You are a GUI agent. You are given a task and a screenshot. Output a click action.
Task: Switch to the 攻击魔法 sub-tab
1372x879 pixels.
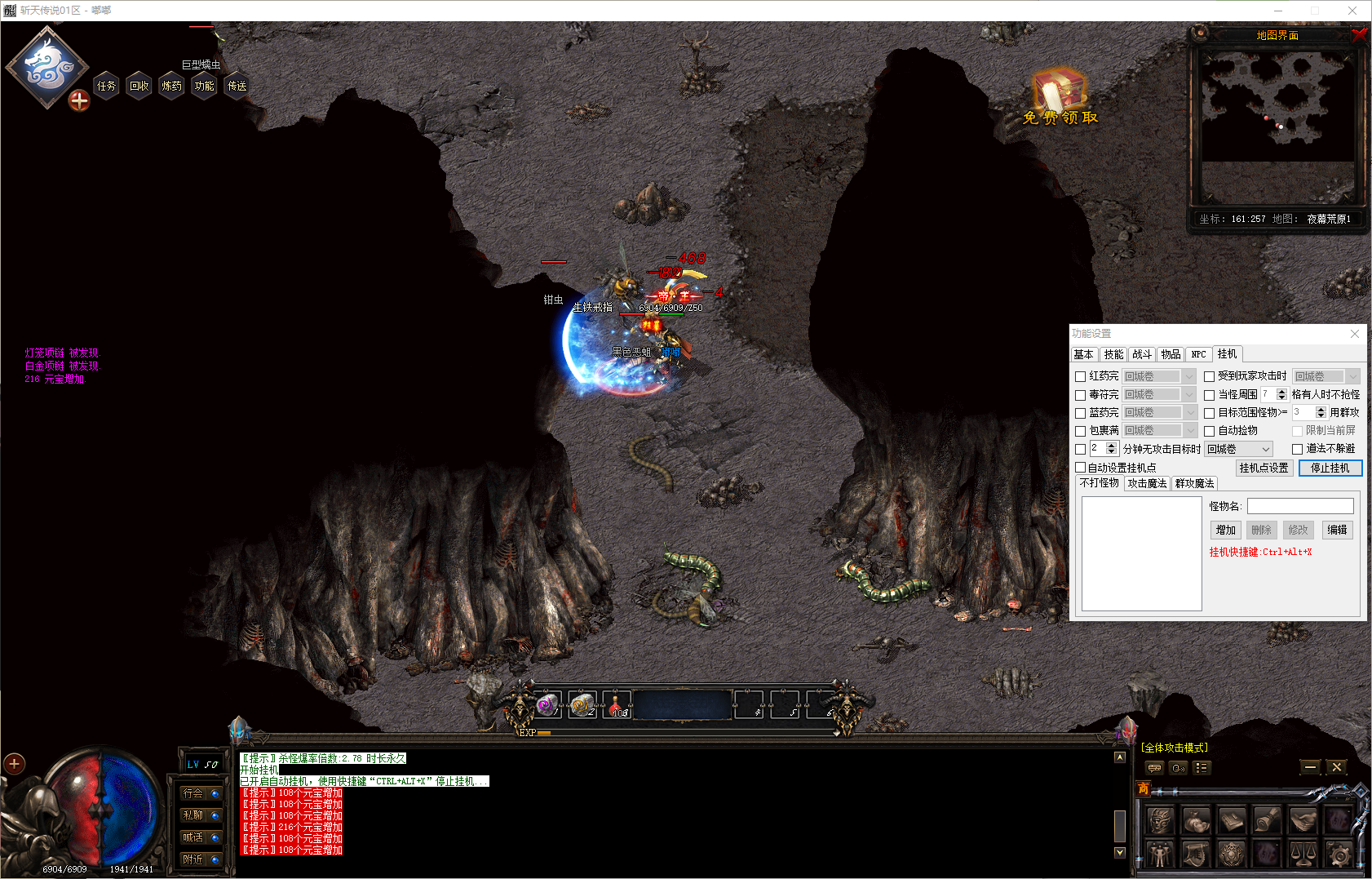coord(1147,483)
